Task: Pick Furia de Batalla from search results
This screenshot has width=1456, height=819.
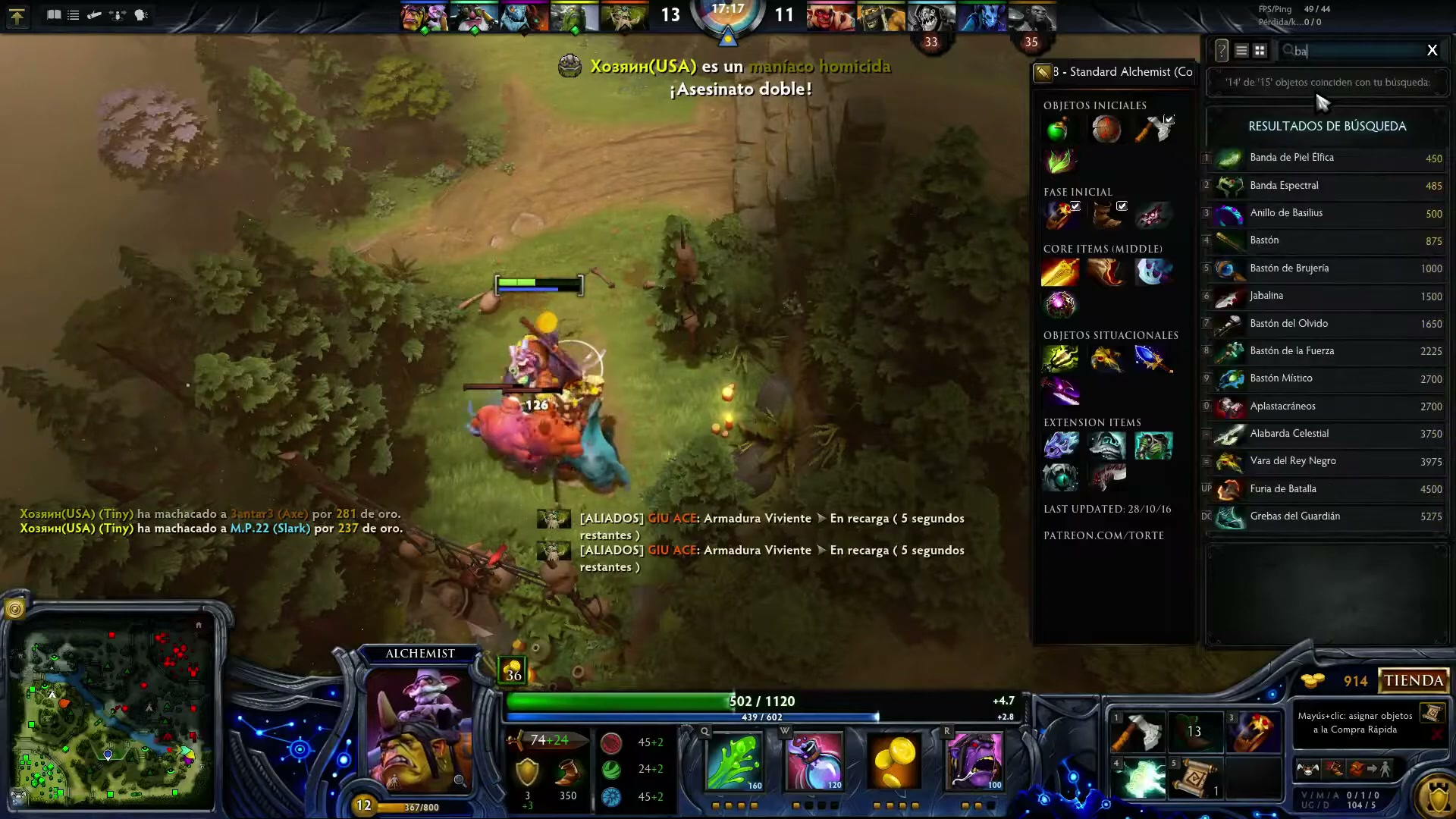Action: [1327, 489]
